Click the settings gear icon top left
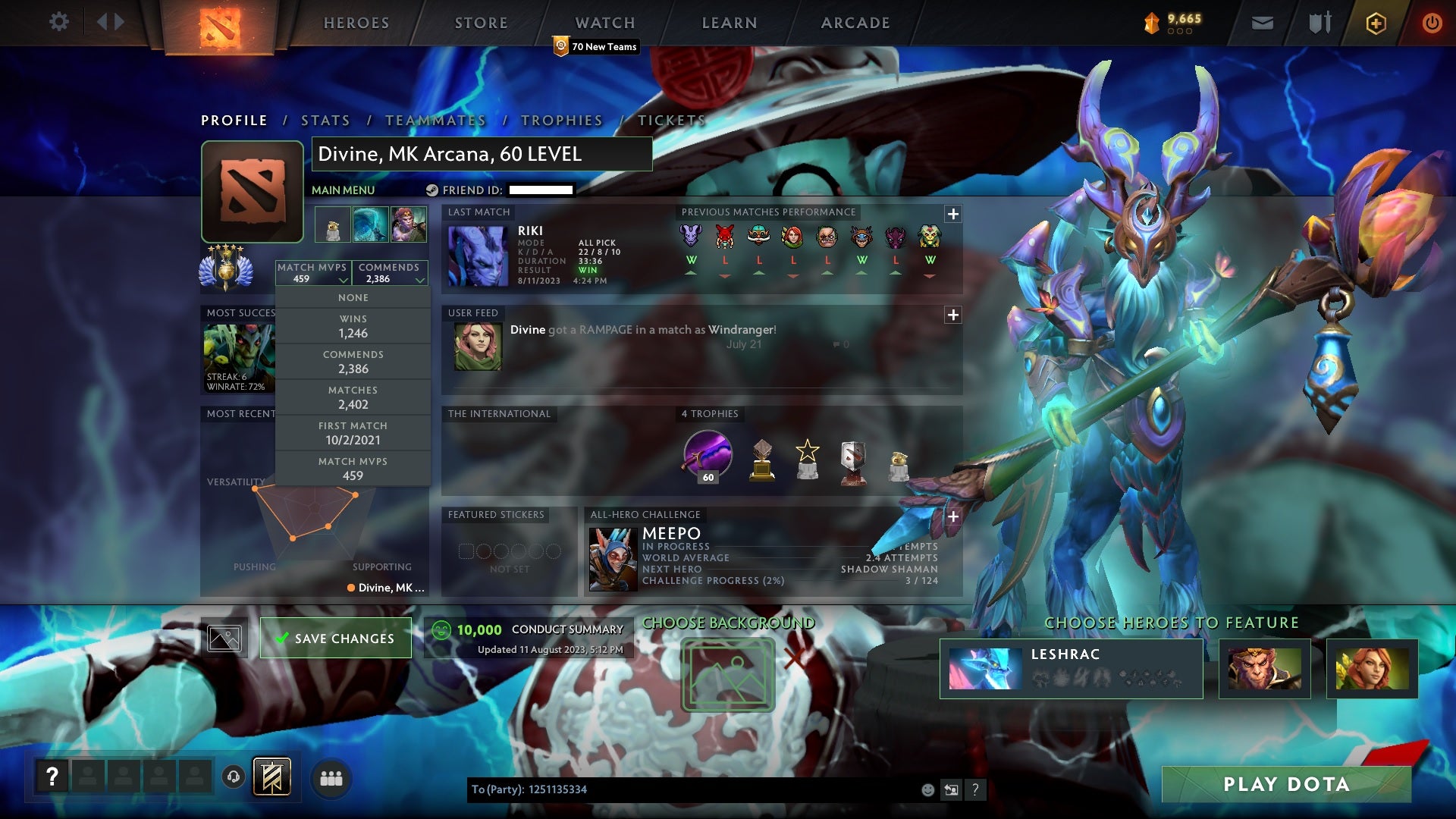Viewport: 1456px width, 819px height. tap(59, 22)
